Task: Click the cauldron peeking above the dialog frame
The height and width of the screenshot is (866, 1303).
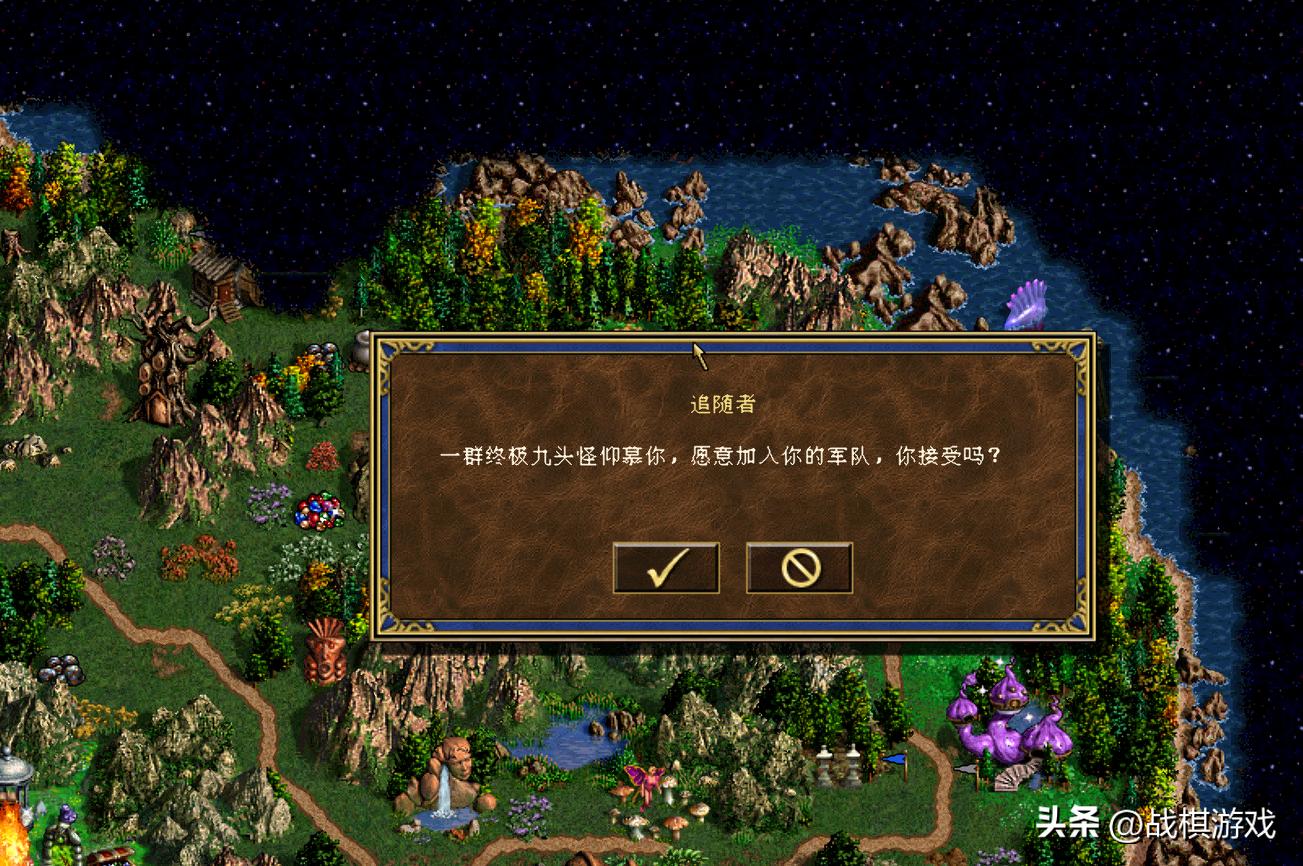Action: [360, 345]
